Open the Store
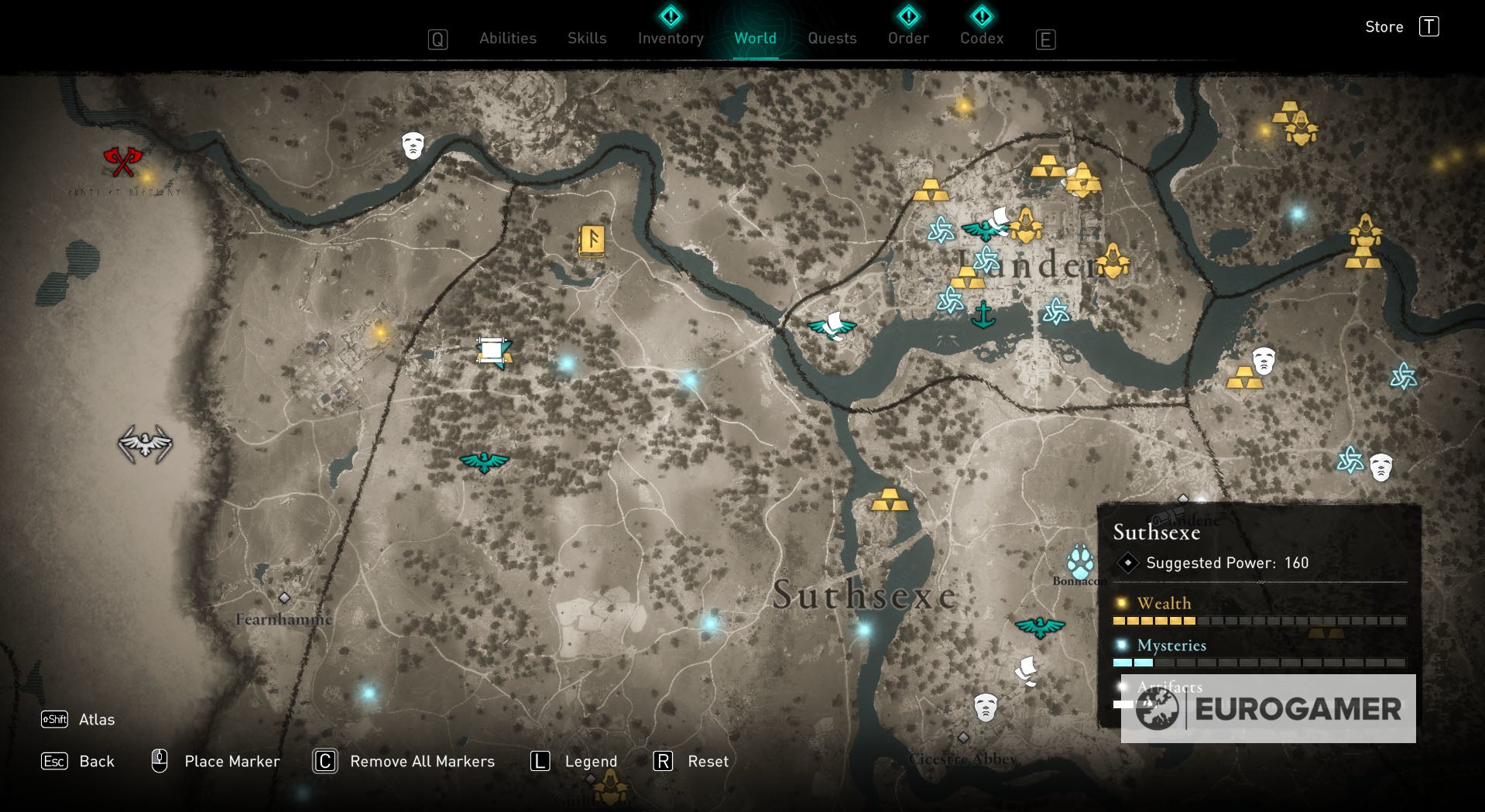1485x812 pixels. coord(1384,26)
